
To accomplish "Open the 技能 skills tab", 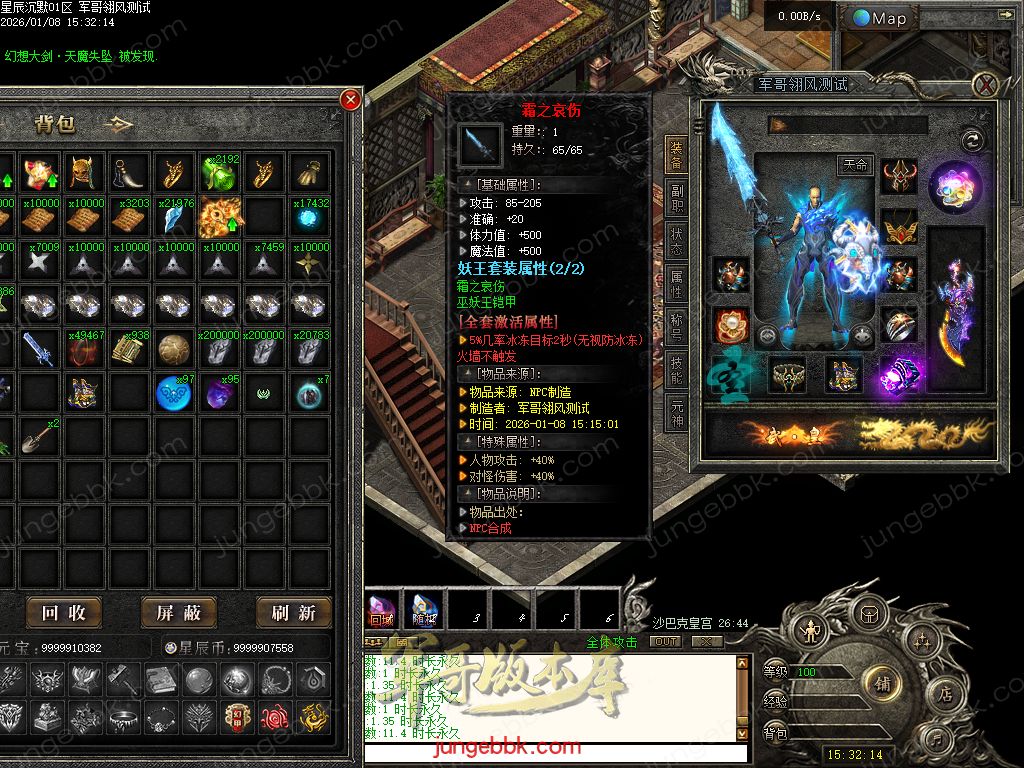I will (x=677, y=370).
